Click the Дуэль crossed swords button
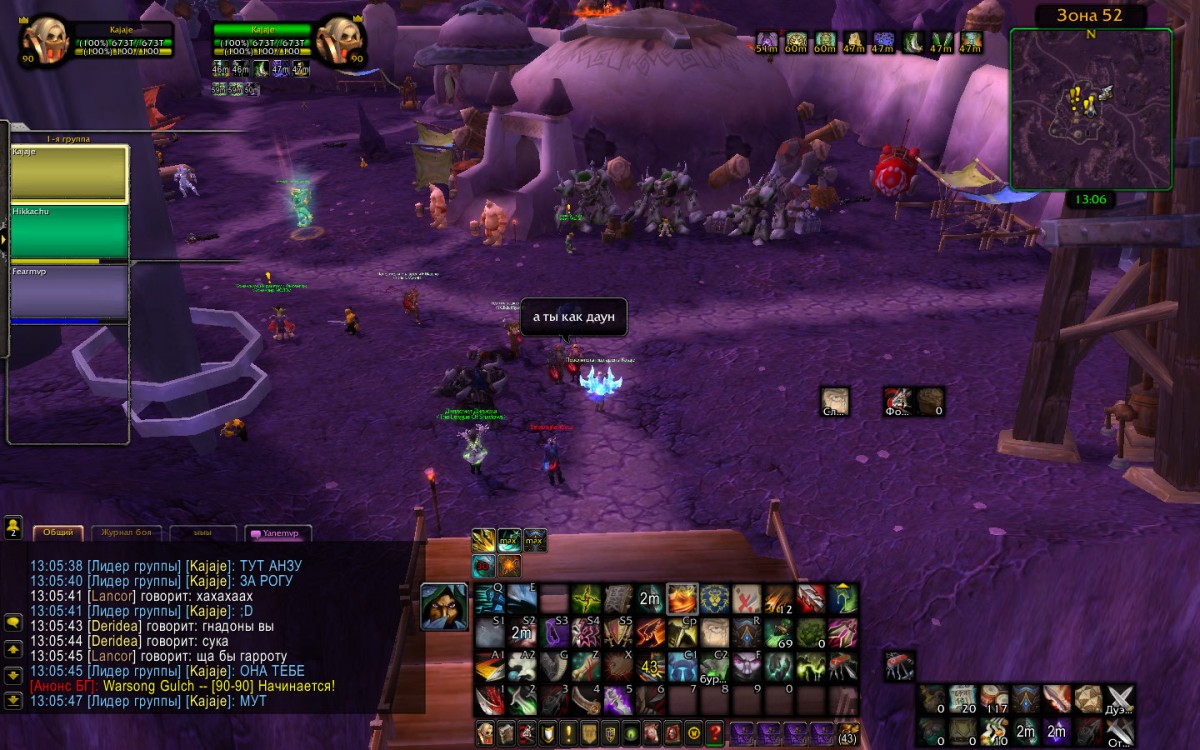Viewport: 1200px width, 750px height. coord(1121,700)
